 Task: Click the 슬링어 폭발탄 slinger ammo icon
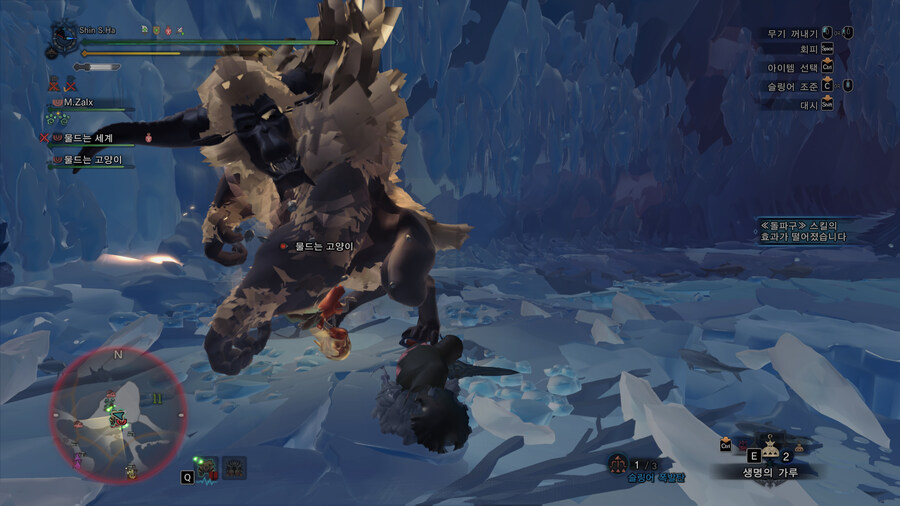coord(618,464)
